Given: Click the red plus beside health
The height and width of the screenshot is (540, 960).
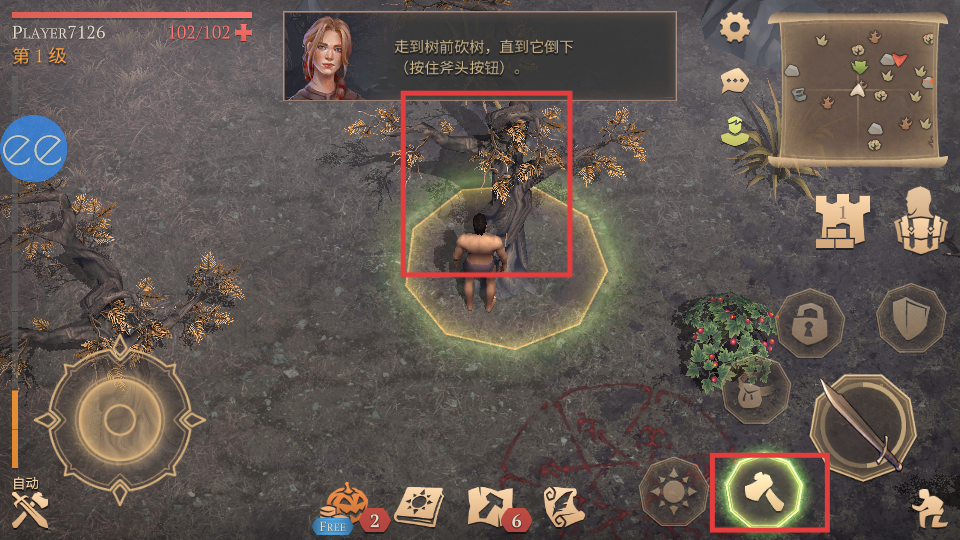Looking at the screenshot, I should coord(243,32).
